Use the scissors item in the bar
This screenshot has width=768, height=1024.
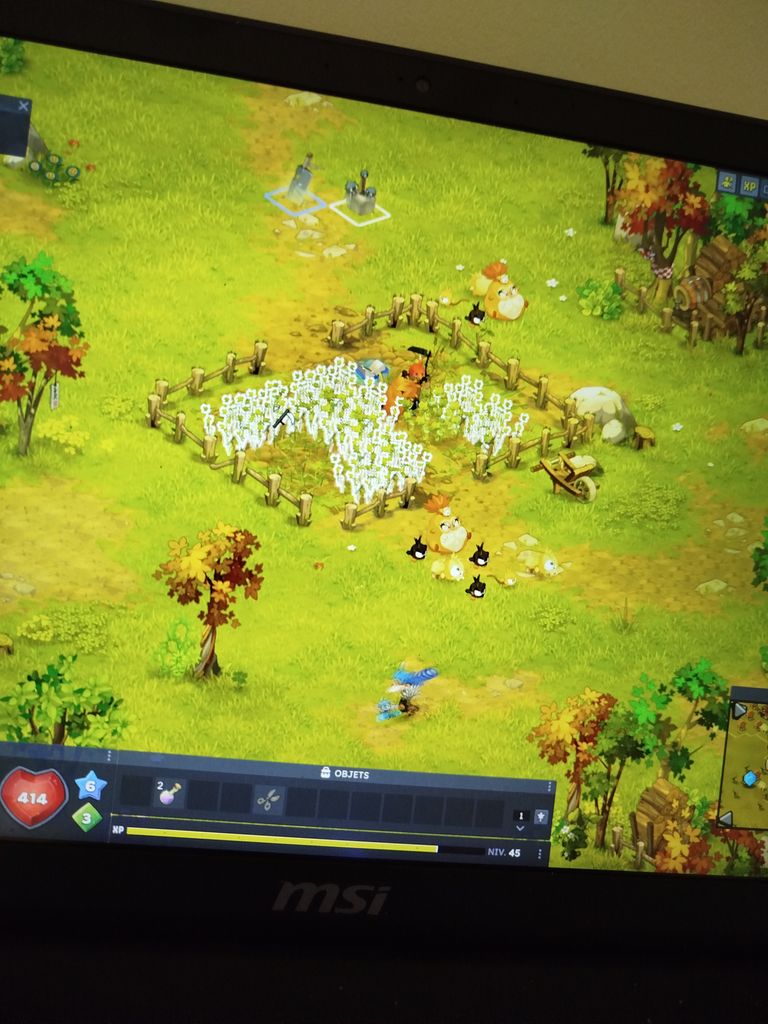[267, 799]
